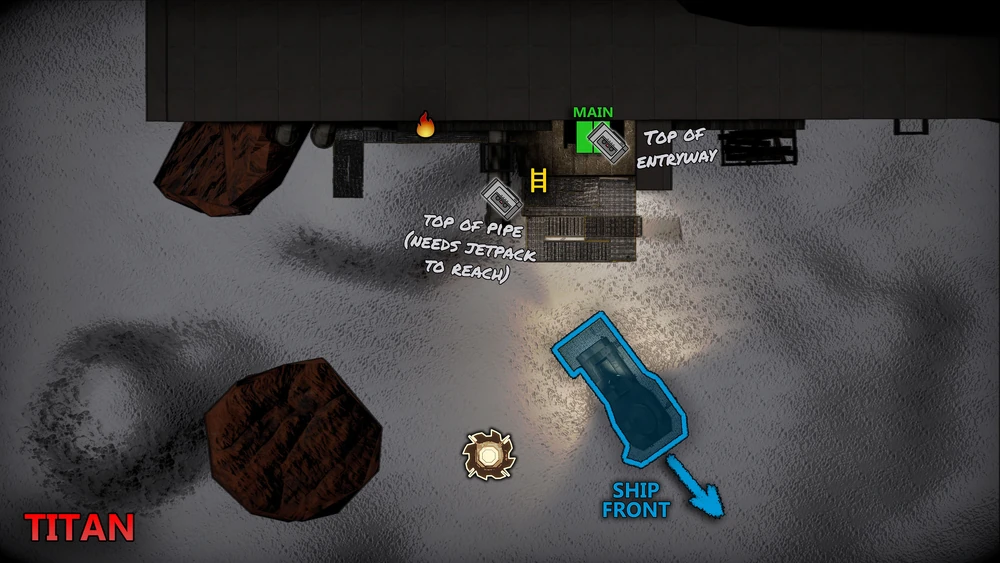This screenshot has width=1000, height=563.
Task: Click the blue ship front arrow
Action: coord(696,485)
